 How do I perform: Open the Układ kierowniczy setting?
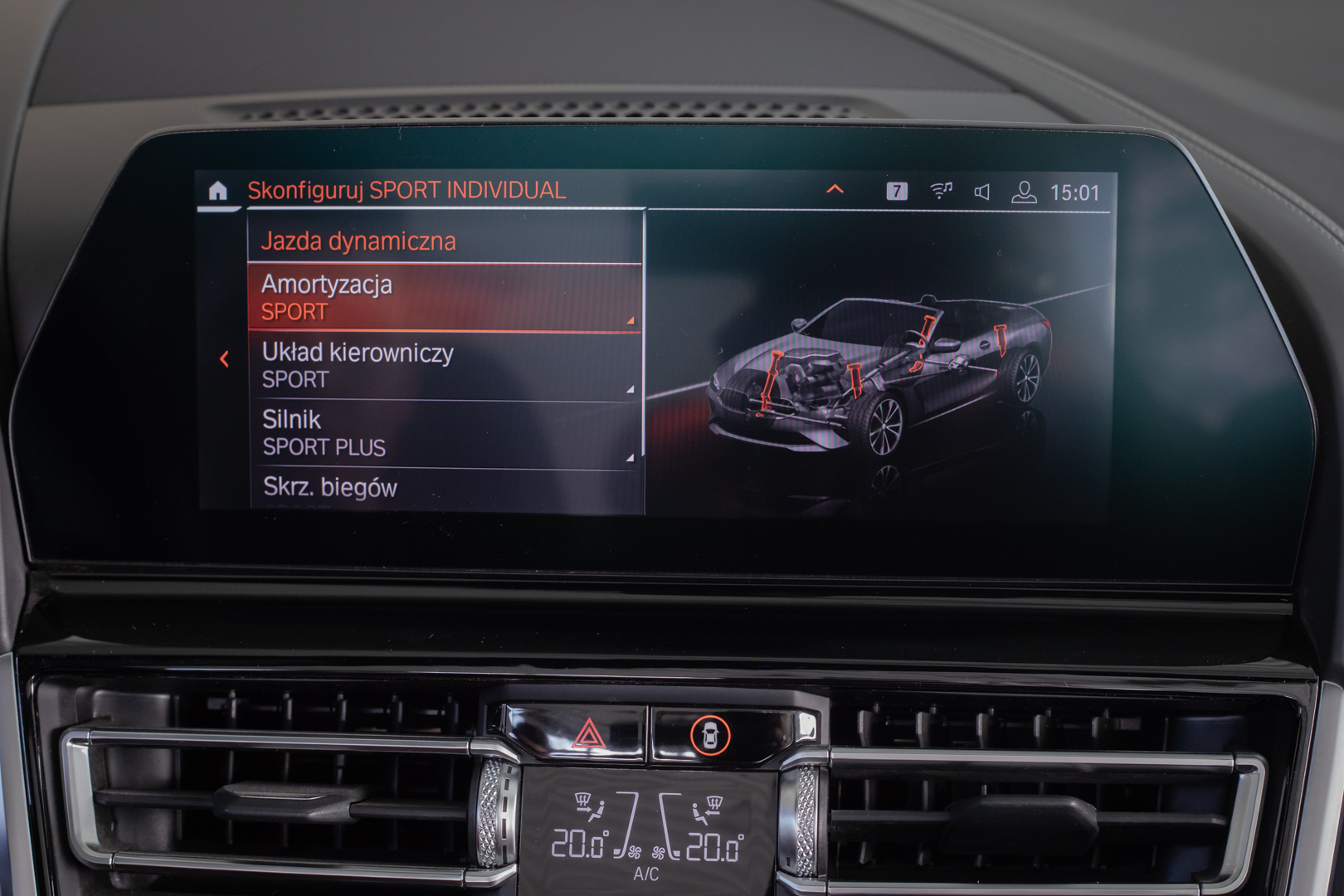(445, 366)
